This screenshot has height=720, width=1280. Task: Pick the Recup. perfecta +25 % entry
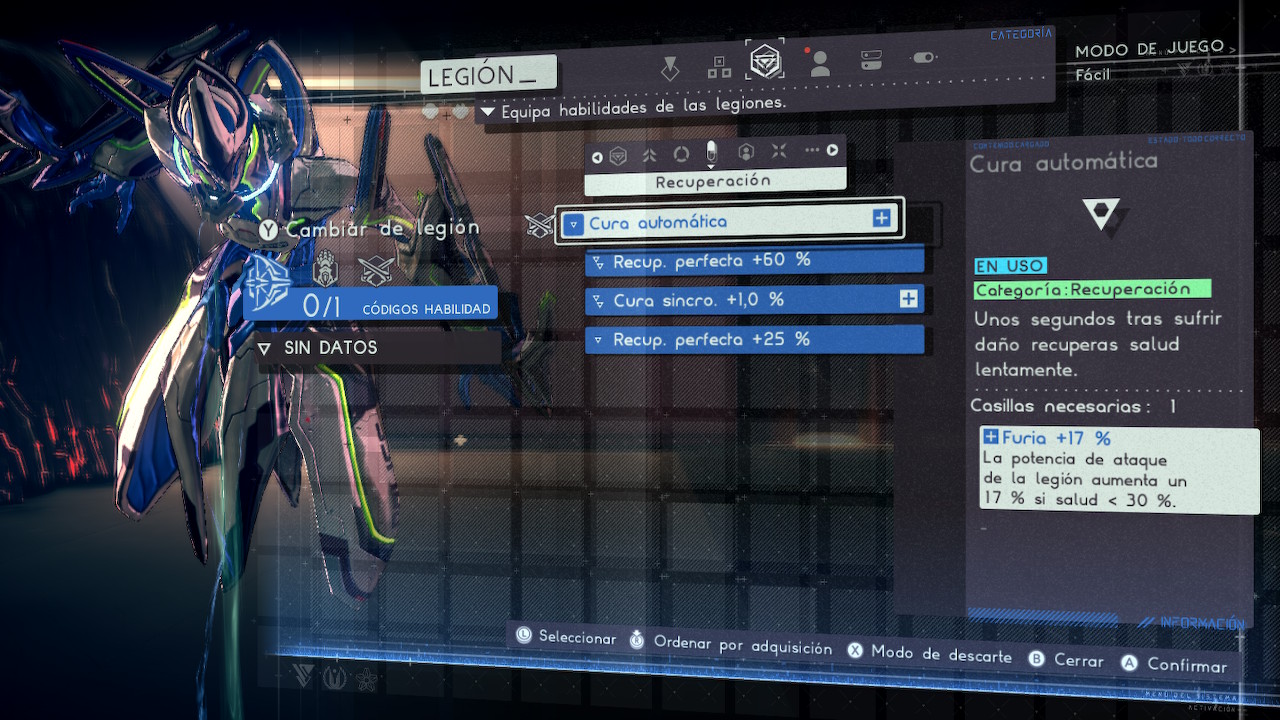click(x=754, y=340)
